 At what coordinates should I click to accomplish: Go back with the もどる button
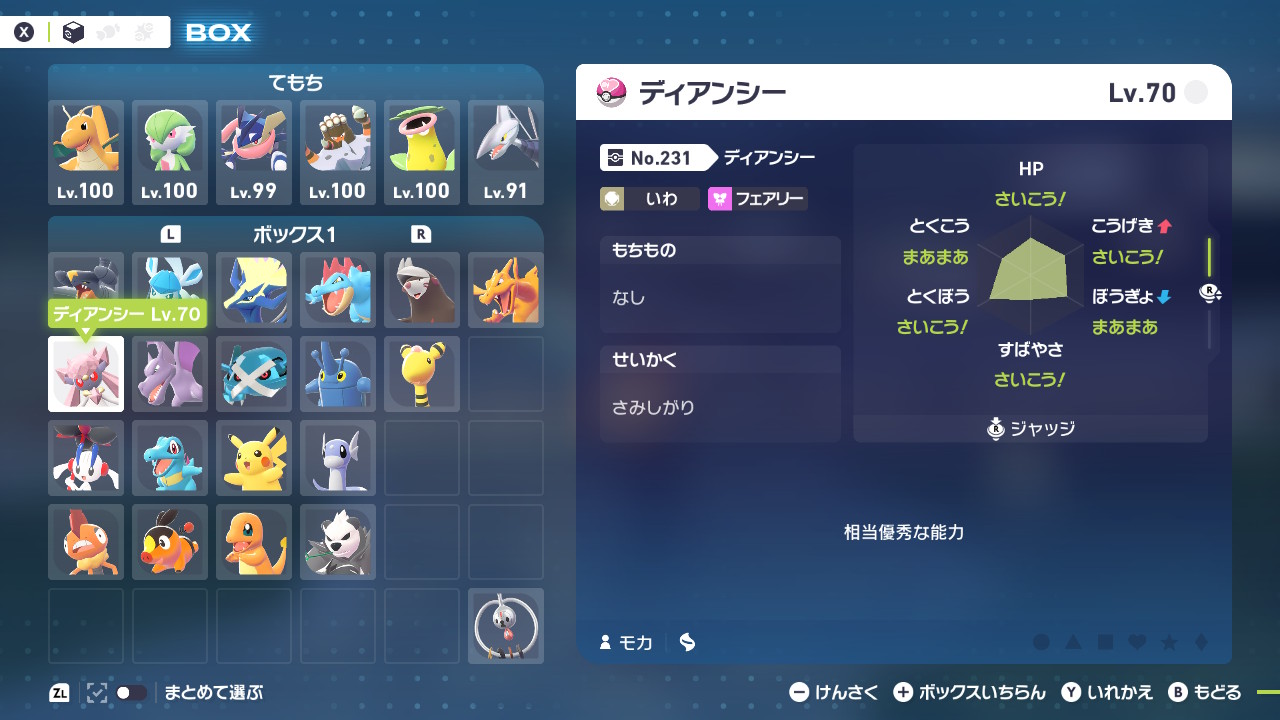(1205, 692)
